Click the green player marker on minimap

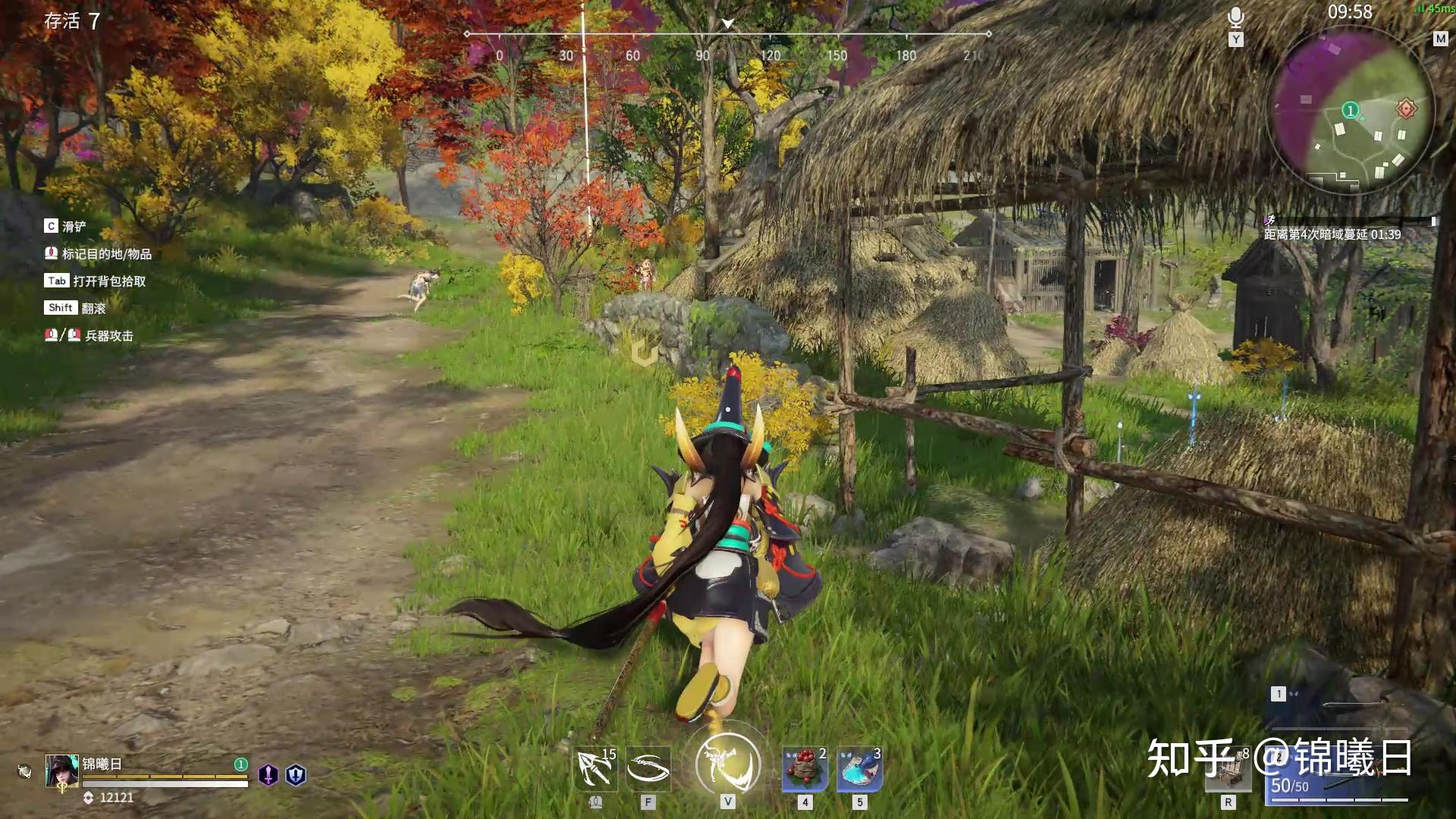click(x=1351, y=111)
